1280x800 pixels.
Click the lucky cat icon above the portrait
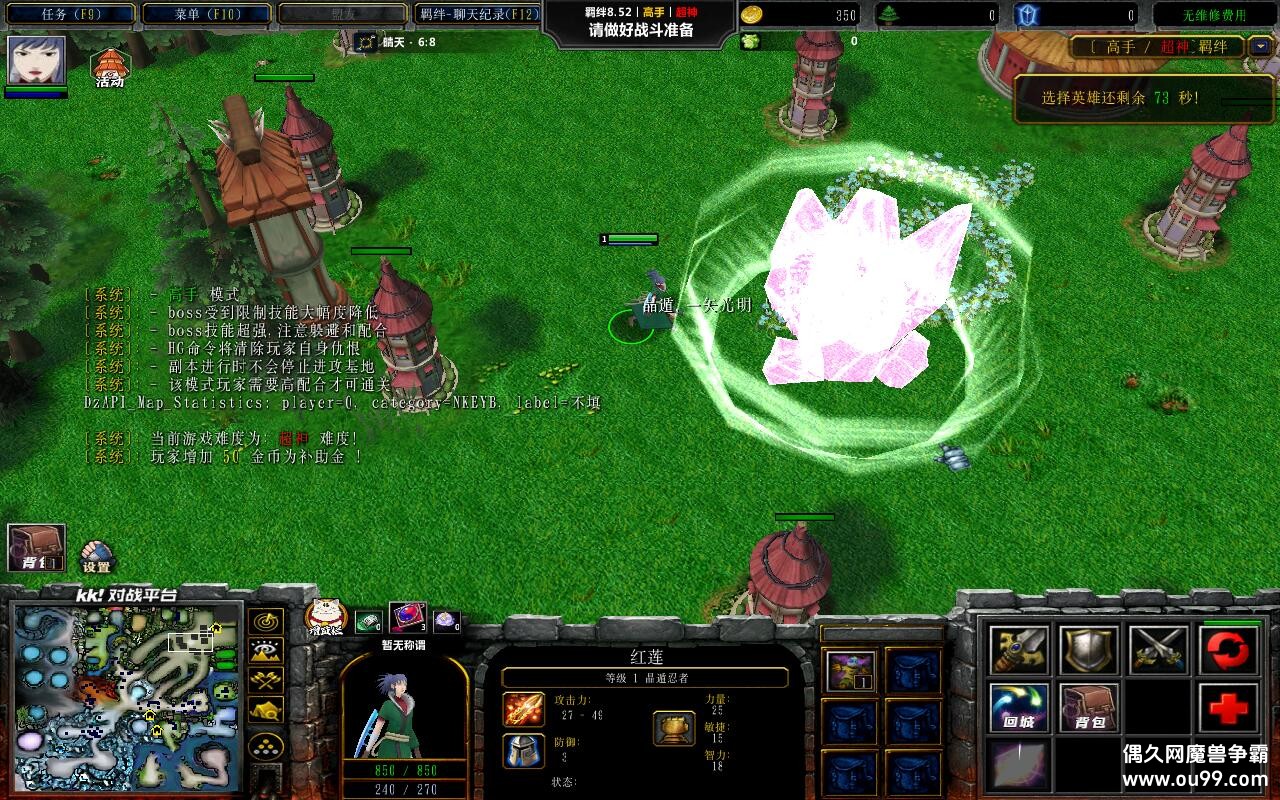[x=324, y=618]
